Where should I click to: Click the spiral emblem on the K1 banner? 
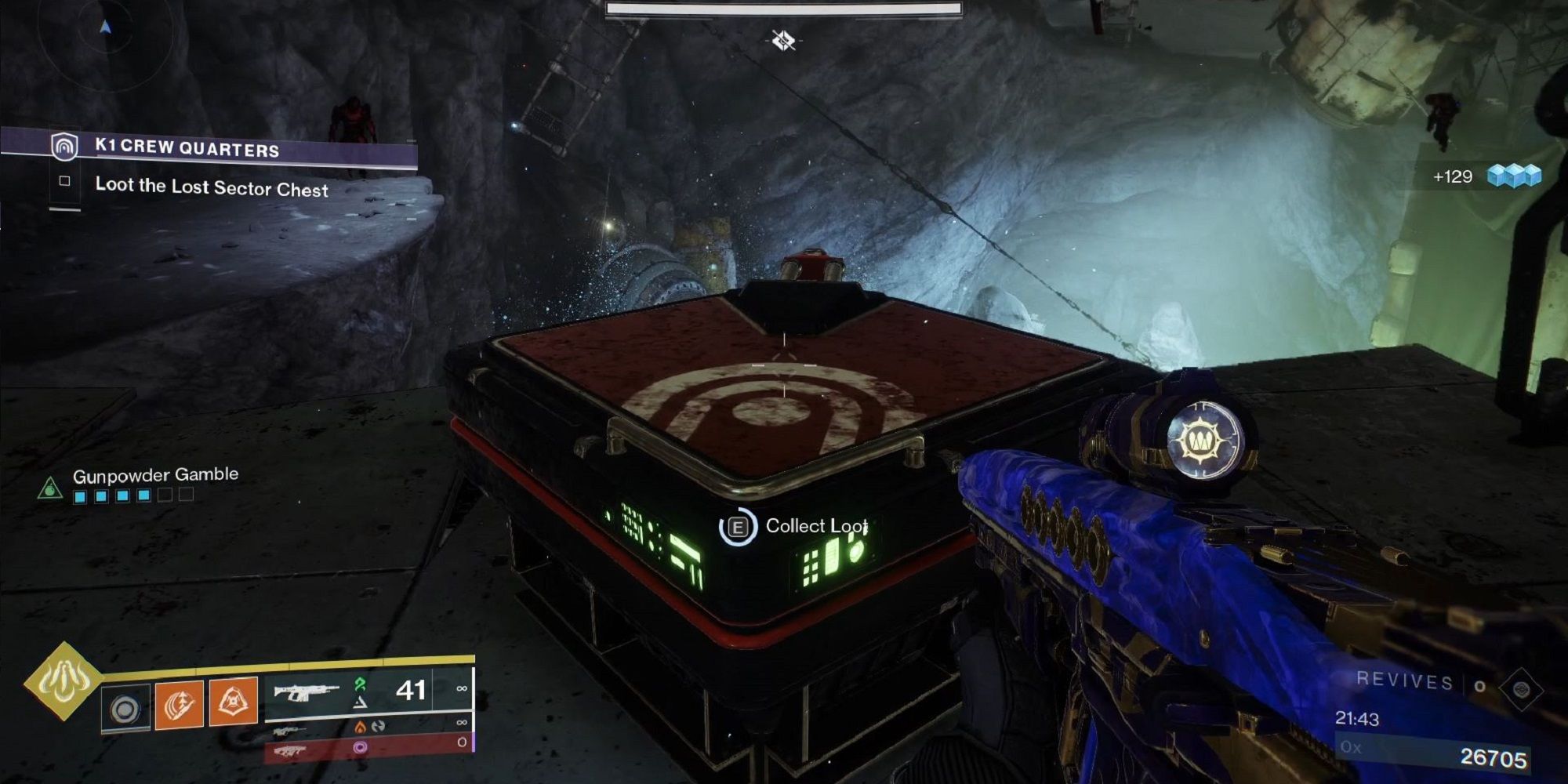click(64, 147)
